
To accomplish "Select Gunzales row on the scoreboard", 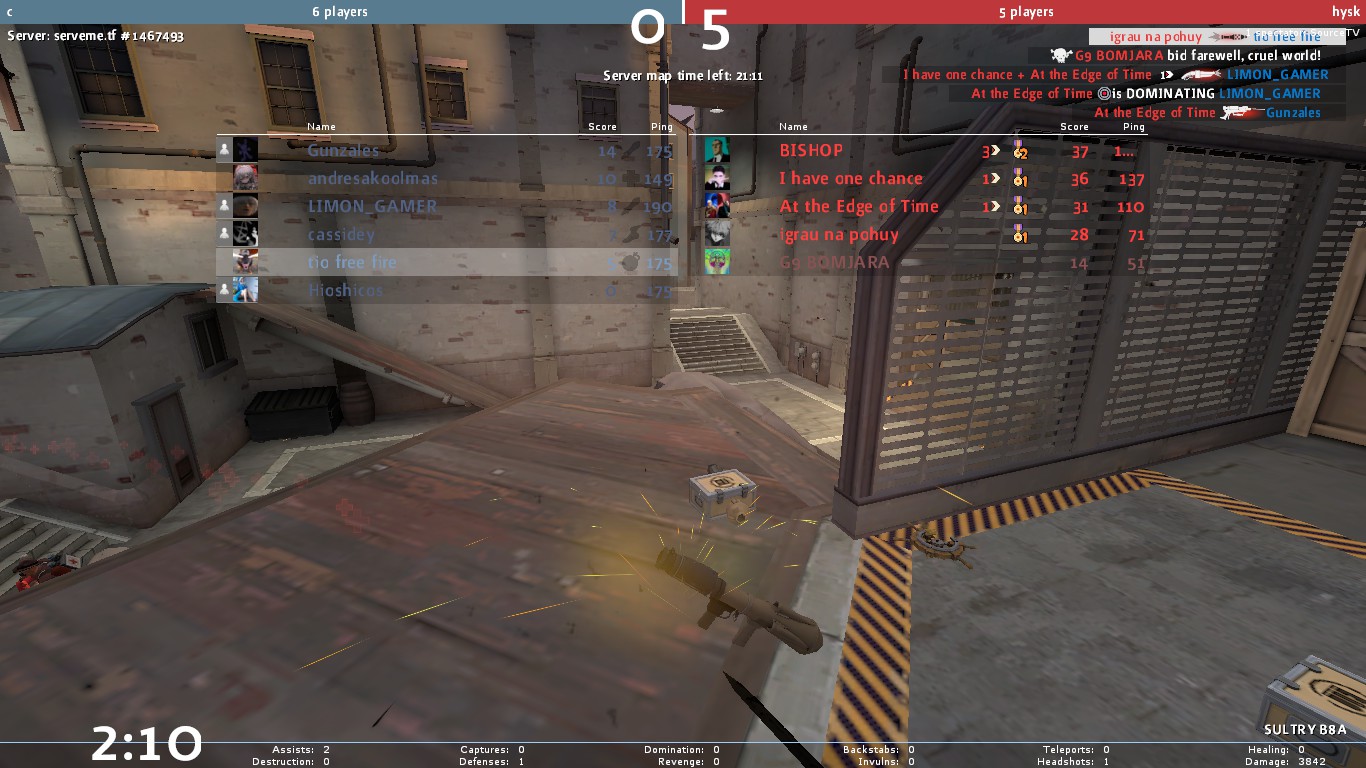I will [343, 150].
